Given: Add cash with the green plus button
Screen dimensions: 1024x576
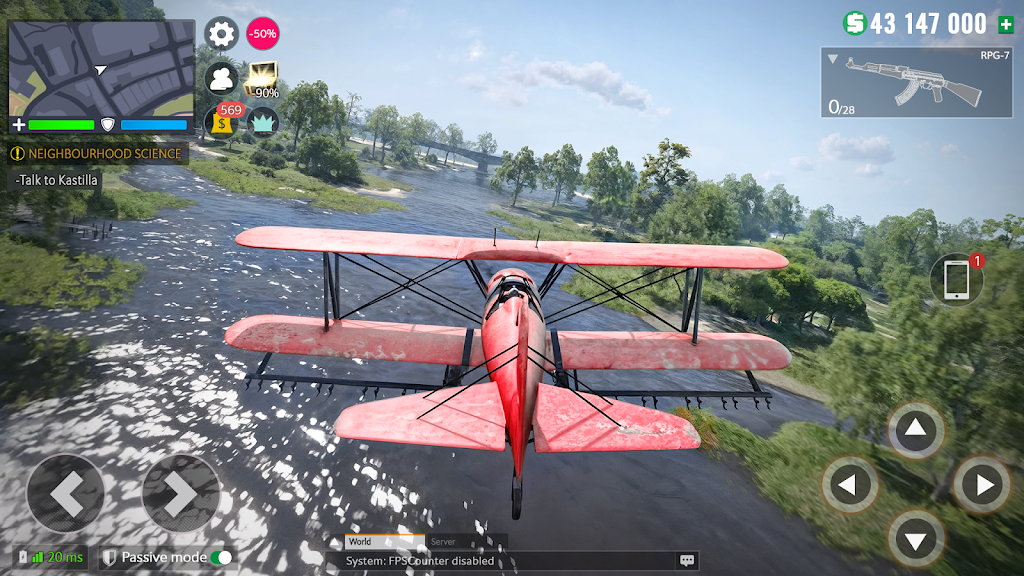Looking at the screenshot, I should click(x=1005, y=24).
